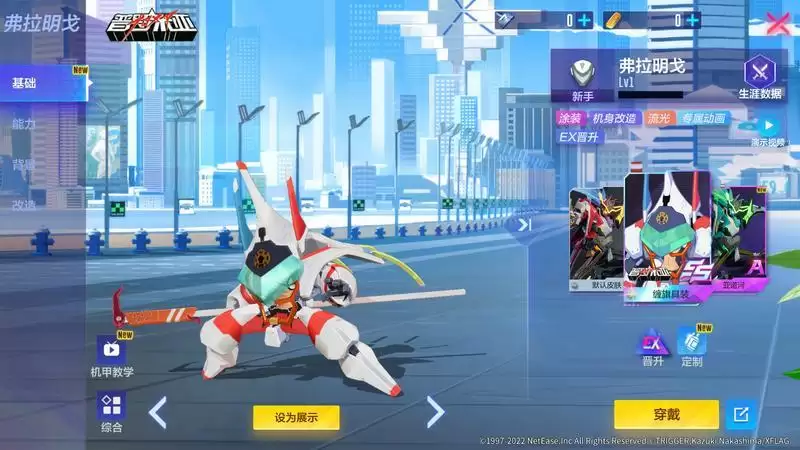
Task: Play the 演示视频 demo video
Action: click(766, 128)
